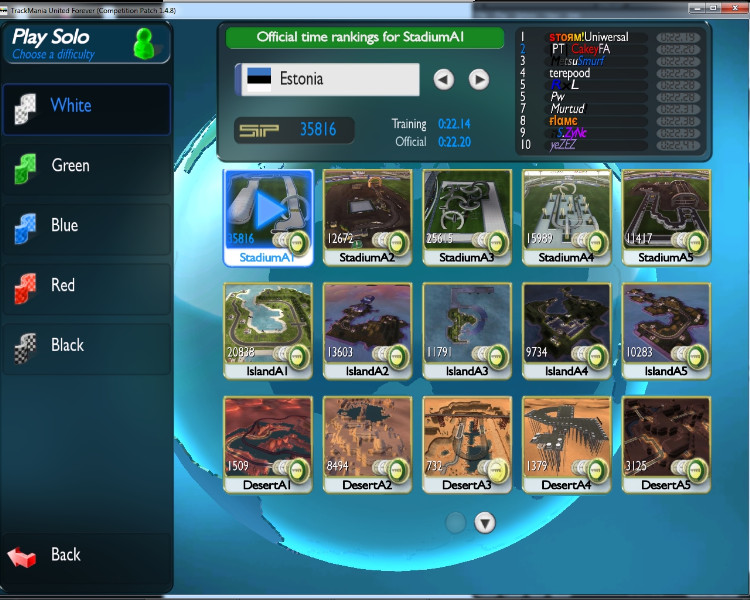Open the IslandA1 track
750x600 pixels.
[268, 326]
